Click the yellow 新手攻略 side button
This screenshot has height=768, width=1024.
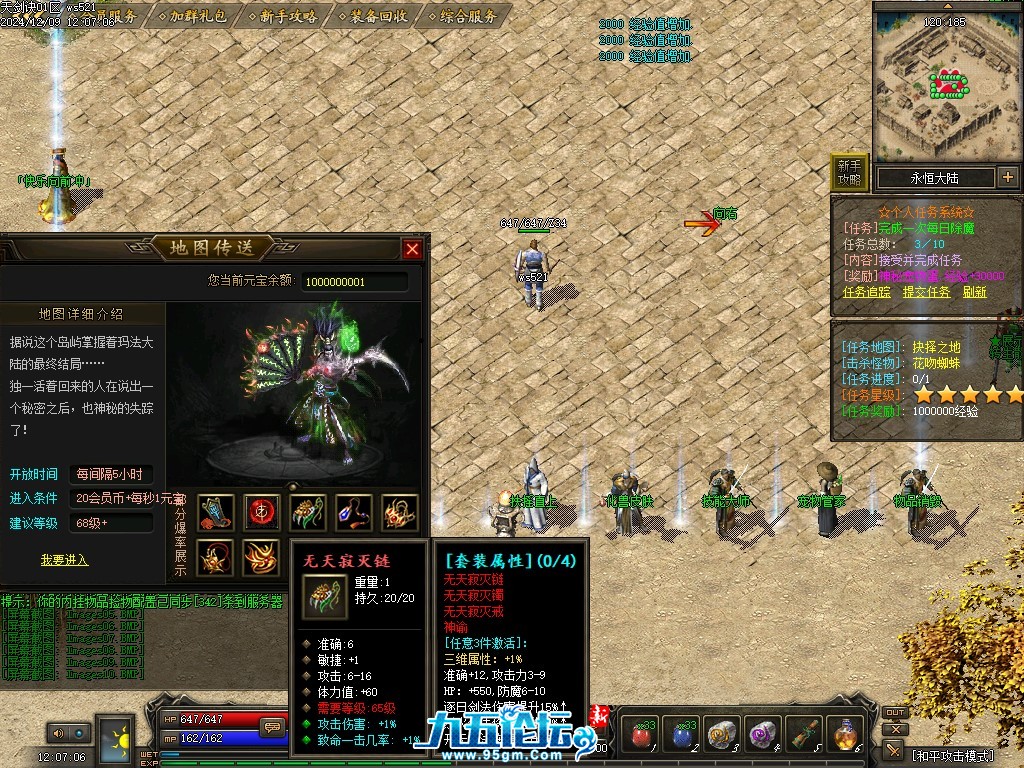(x=849, y=172)
